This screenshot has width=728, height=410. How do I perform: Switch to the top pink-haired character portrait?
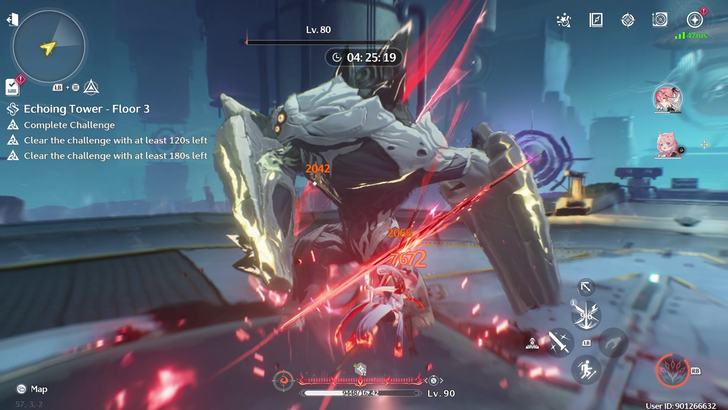click(667, 98)
